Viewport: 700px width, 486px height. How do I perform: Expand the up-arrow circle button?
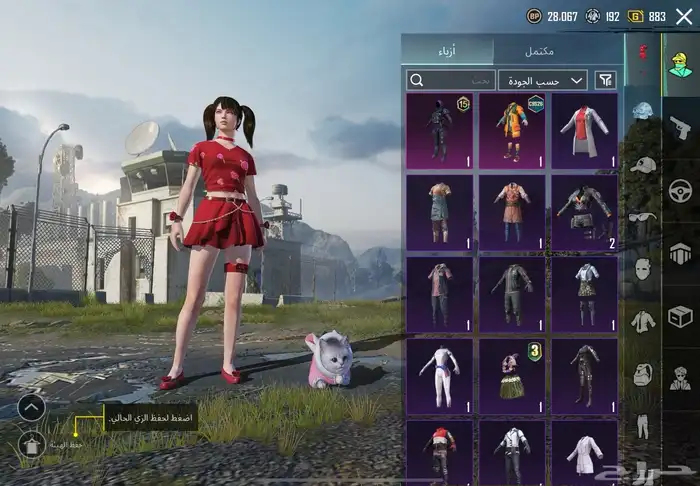pos(31,407)
